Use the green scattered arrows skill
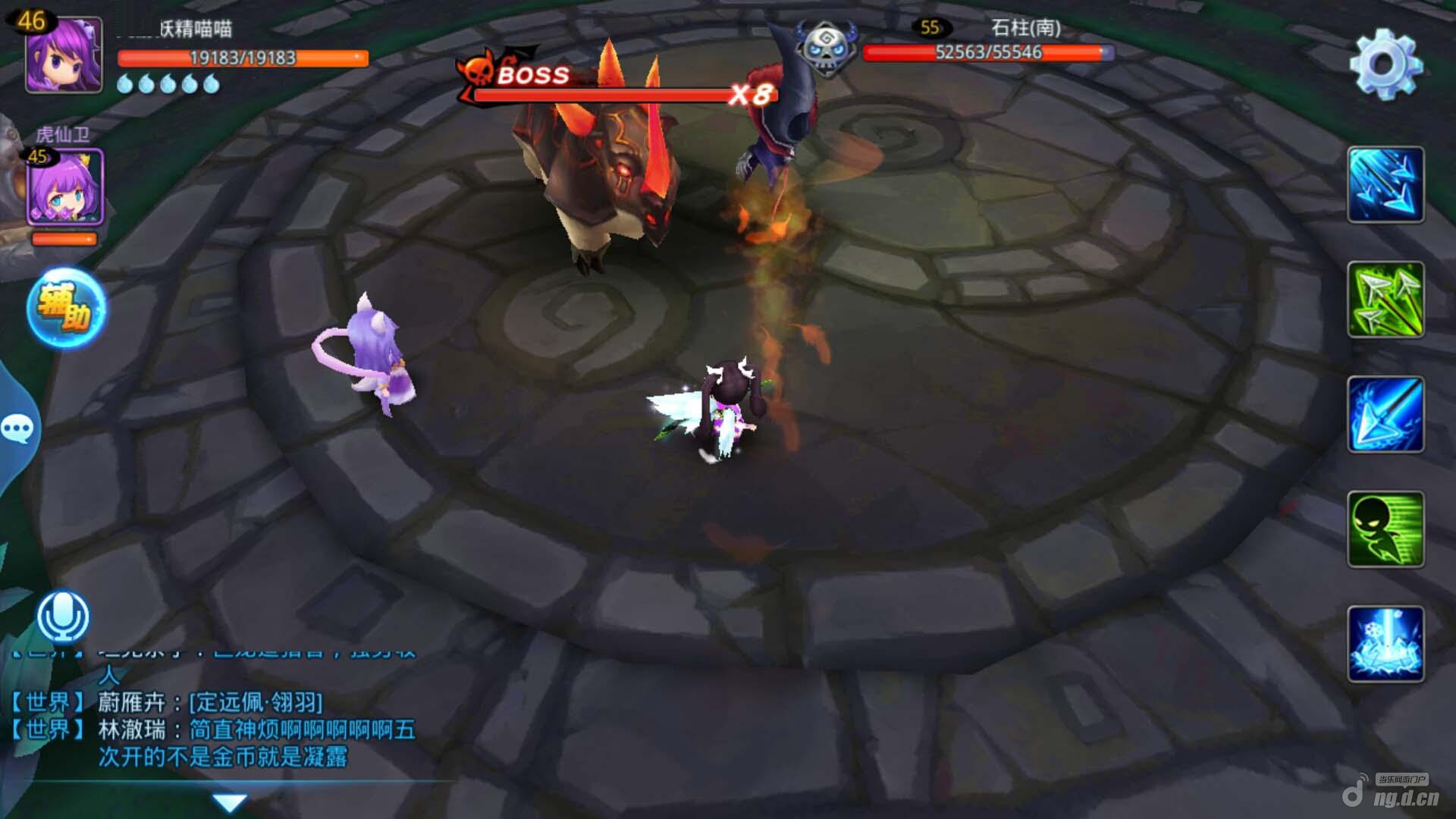Screen dimensions: 1456x819 click(x=1385, y=300)
